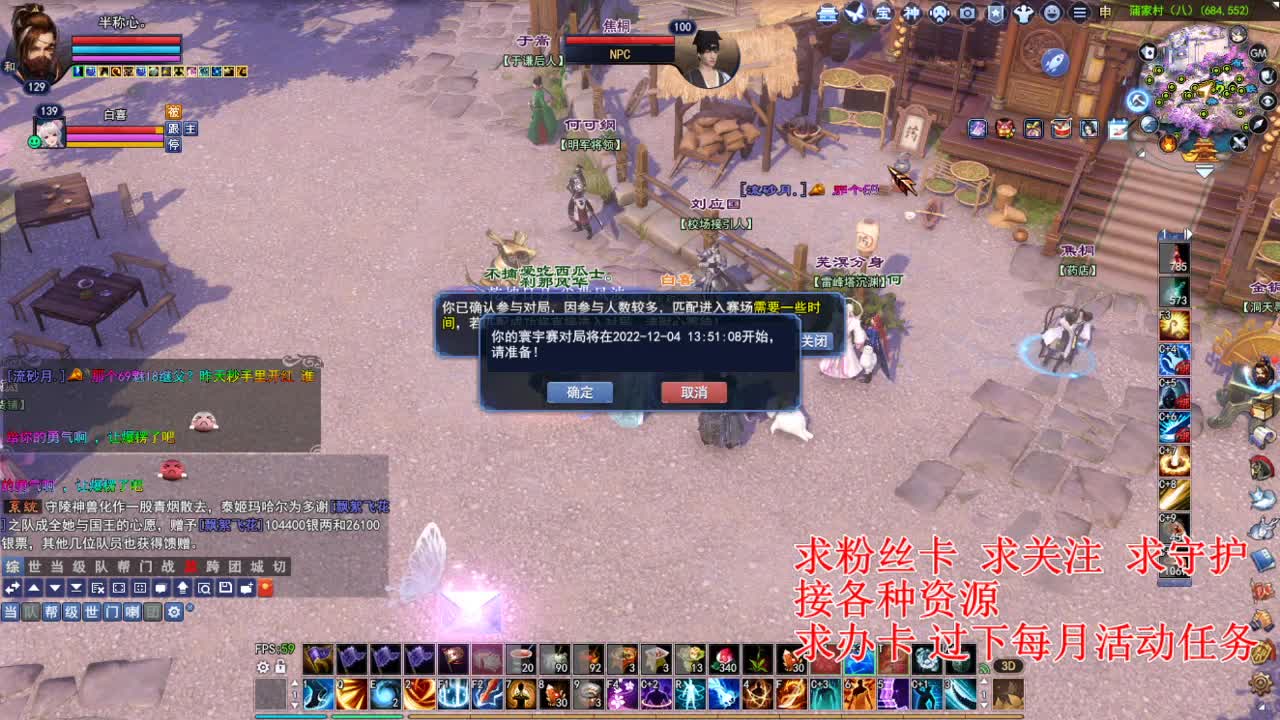Click the 取消 cancel button in the match dialog
Image resolution: width=1280 pixels, height=720 pixels.
click(693, 392)
